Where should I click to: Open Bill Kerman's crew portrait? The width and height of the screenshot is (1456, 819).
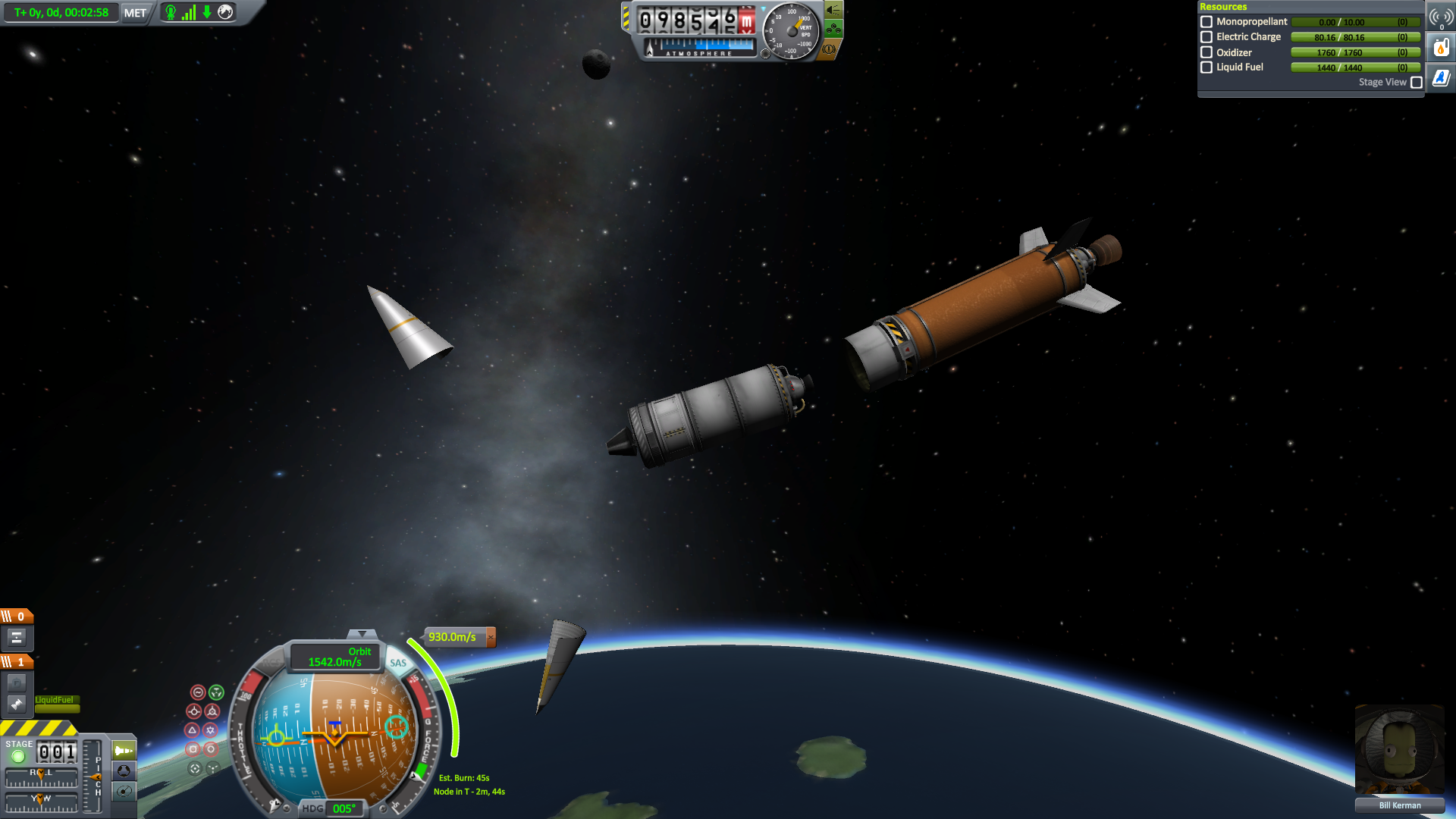click(x=1399, y=751)
